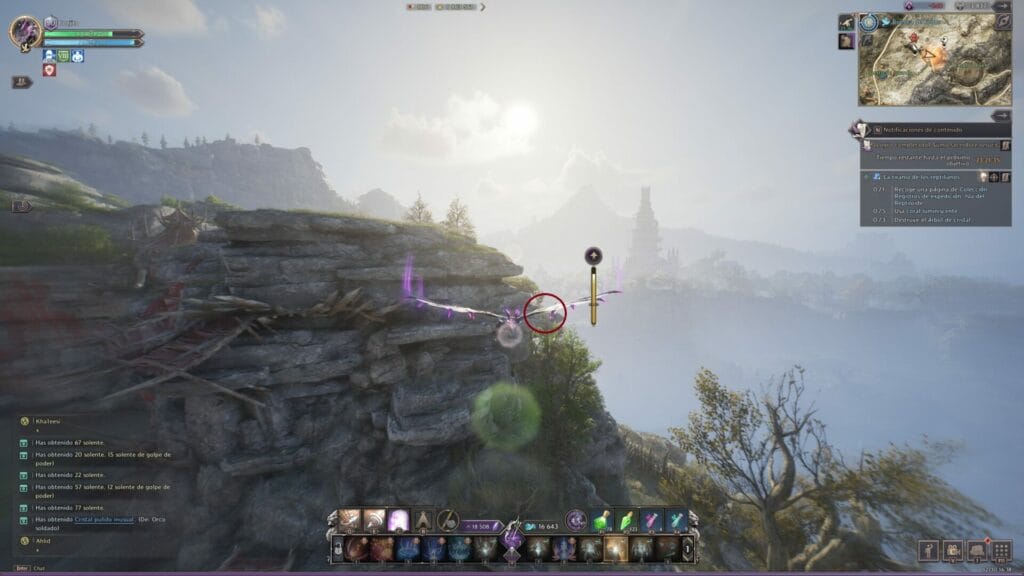
Task: Select the glowing purple skill icon above the hotbar
Action: click(x=398, y=520)
